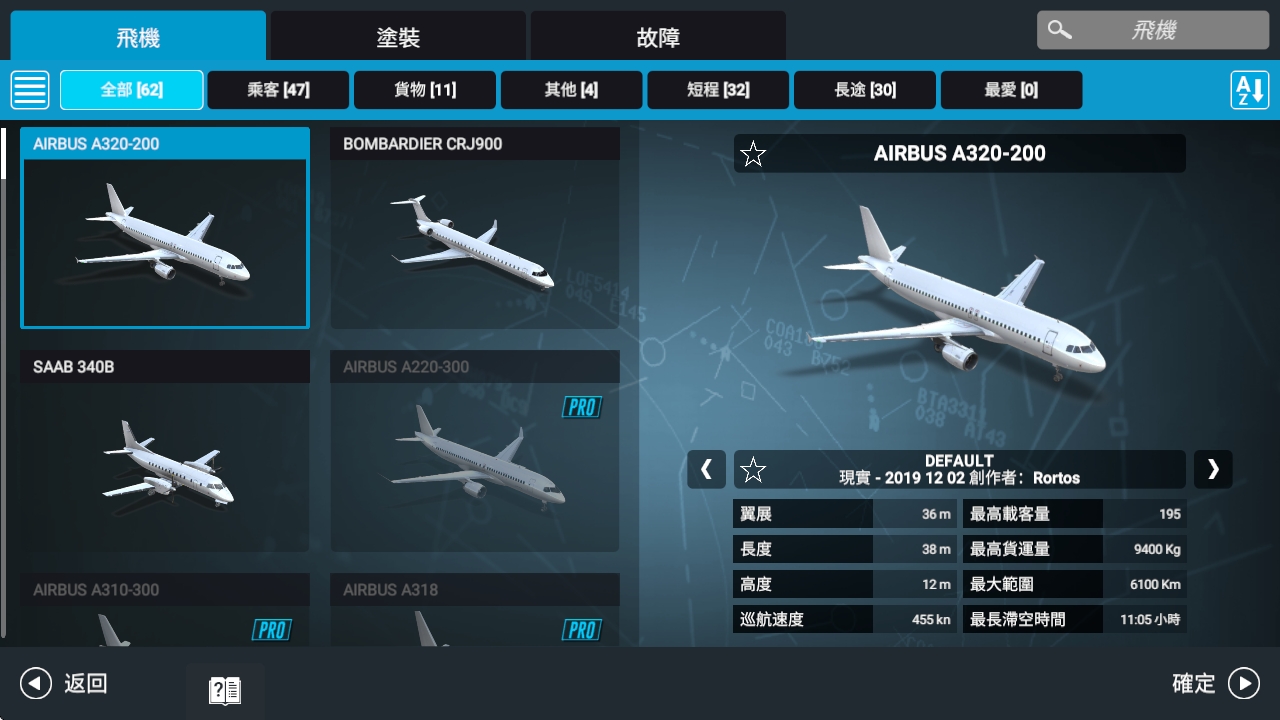This screenshot has height=720, width=1280.
Task: Open the manual/help book icon at bottom
Action: (224, 689)
